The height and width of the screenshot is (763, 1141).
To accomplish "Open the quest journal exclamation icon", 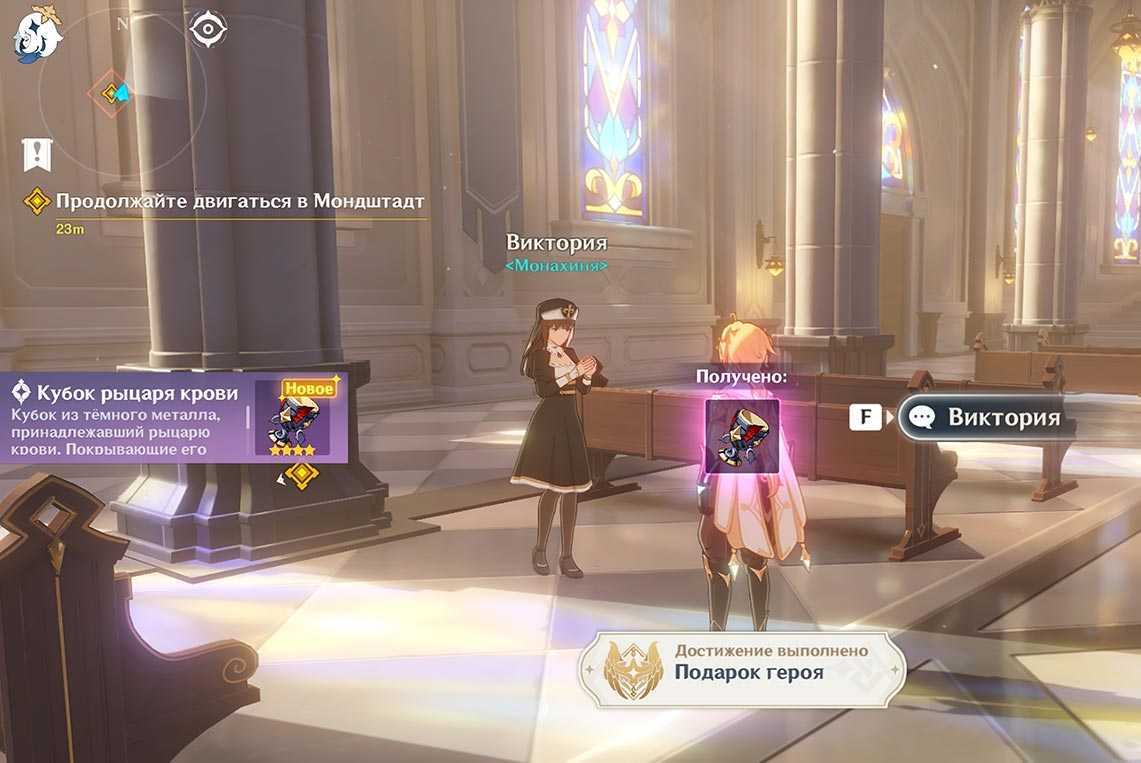I will point(37,154).
